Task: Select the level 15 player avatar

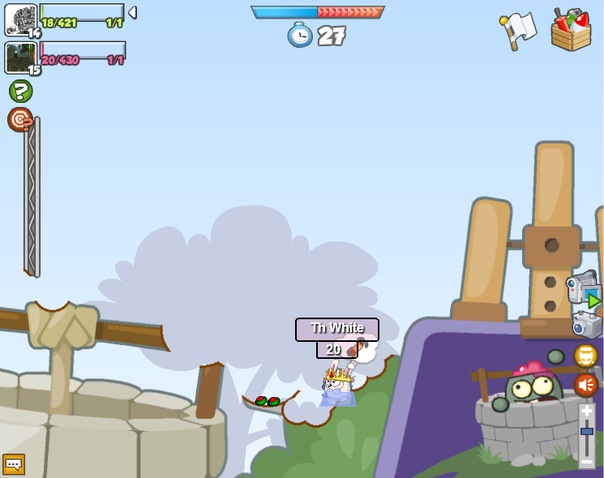Action: click(x=21, y=57)
